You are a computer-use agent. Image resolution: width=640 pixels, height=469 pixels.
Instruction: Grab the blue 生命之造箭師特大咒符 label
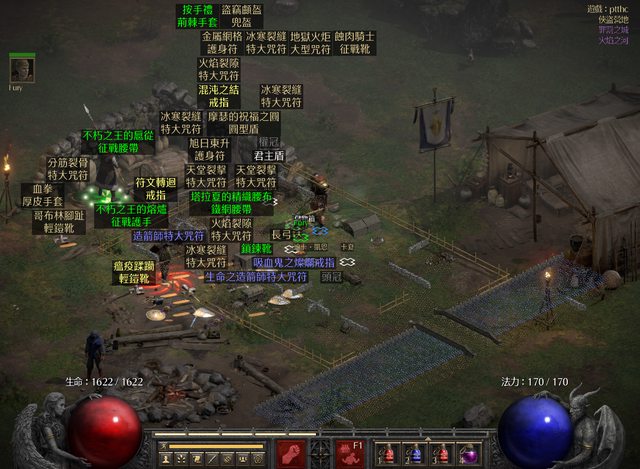pyautogui.click(x=255, y=275)
